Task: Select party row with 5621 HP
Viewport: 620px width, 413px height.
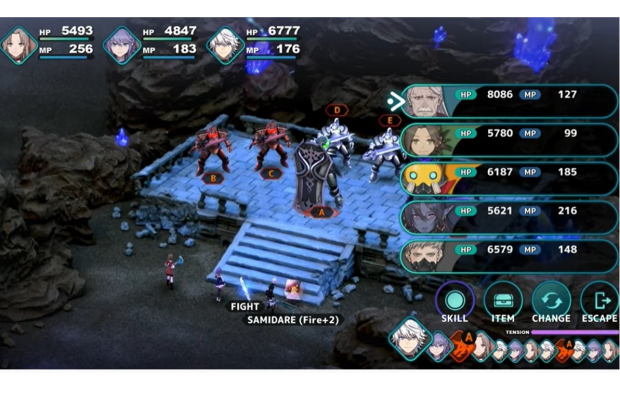Action: (509, 216)
